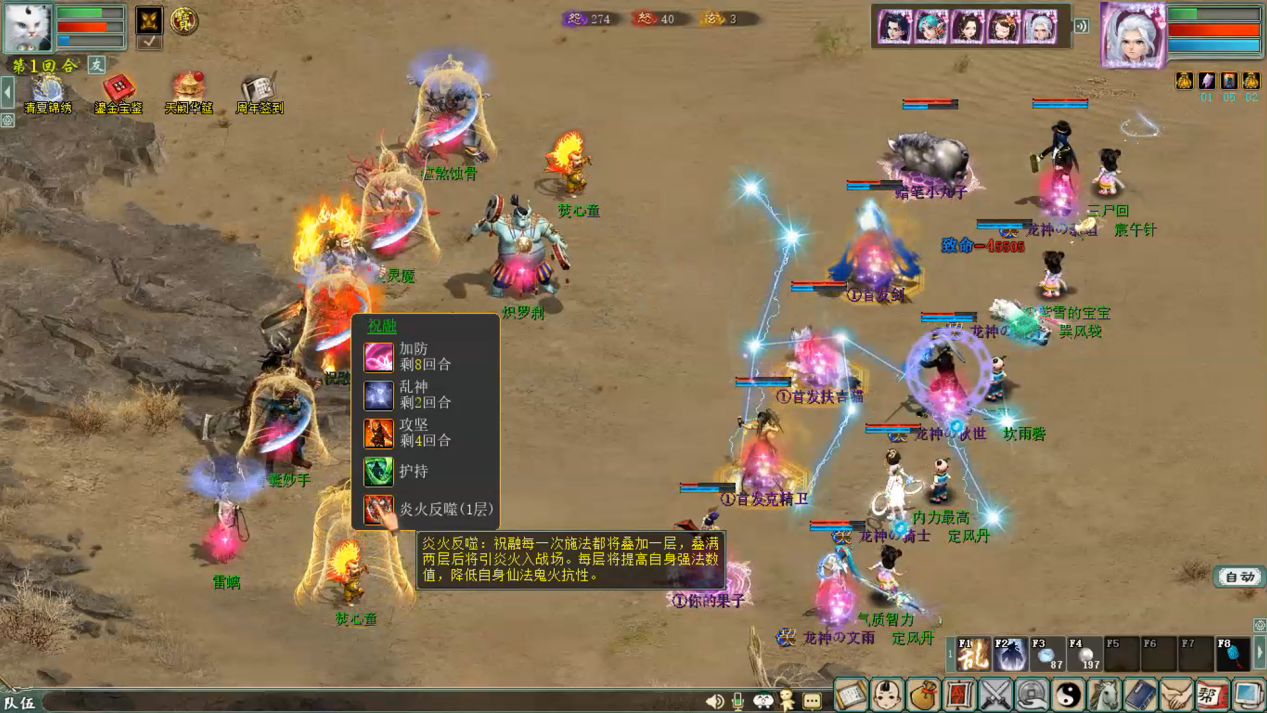Open the gold 赏 reward medallion
The width and height of the screenshot is (1267, 713).
coord(183,20)
